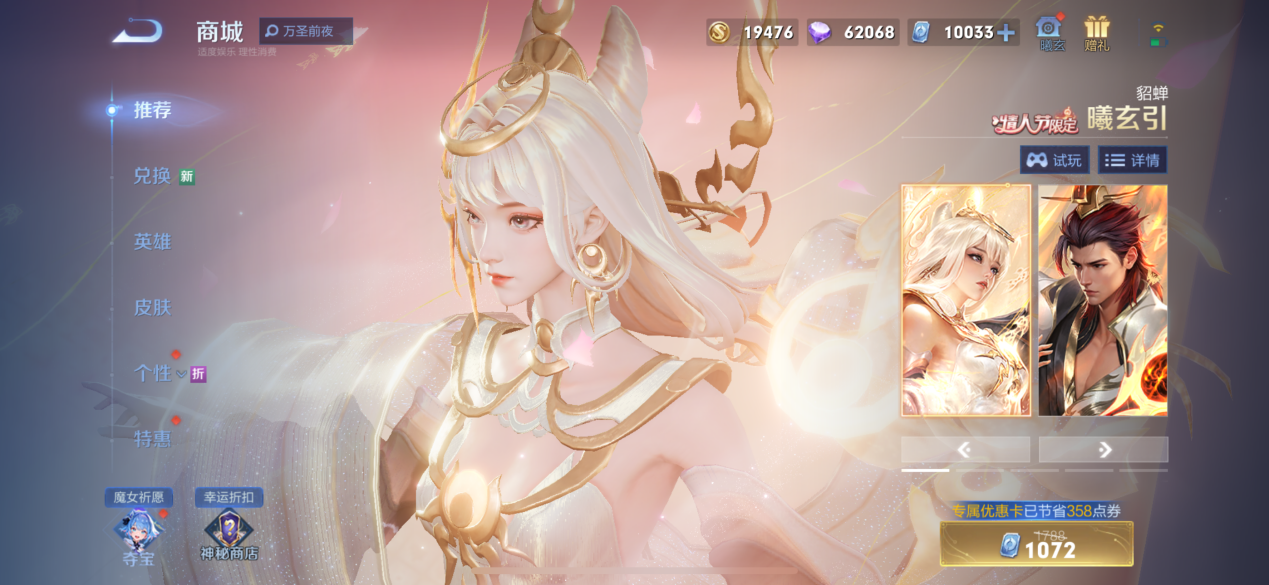Open the 英雄 category

point(152,241)
